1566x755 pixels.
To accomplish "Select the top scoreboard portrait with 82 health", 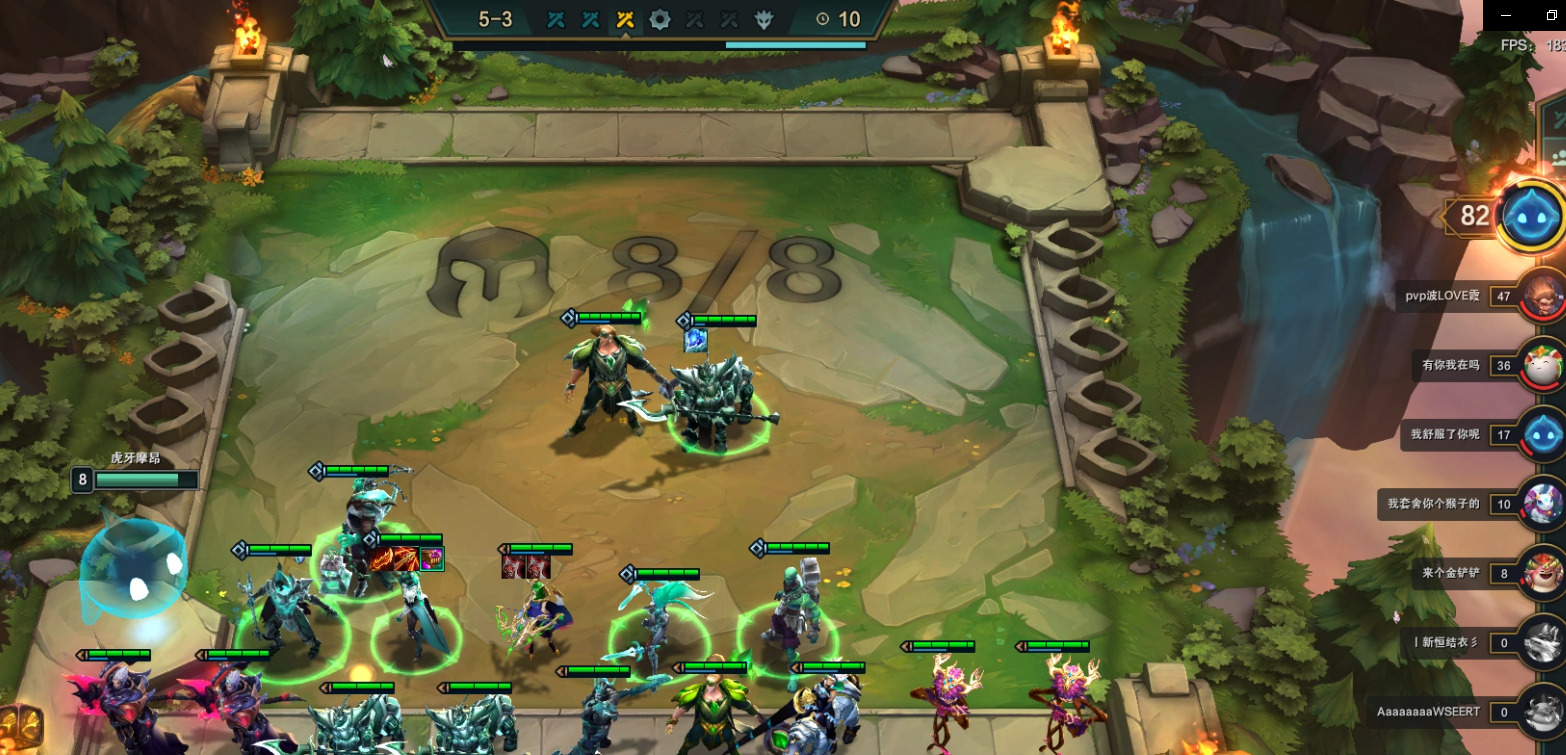I will (1530, 214).
